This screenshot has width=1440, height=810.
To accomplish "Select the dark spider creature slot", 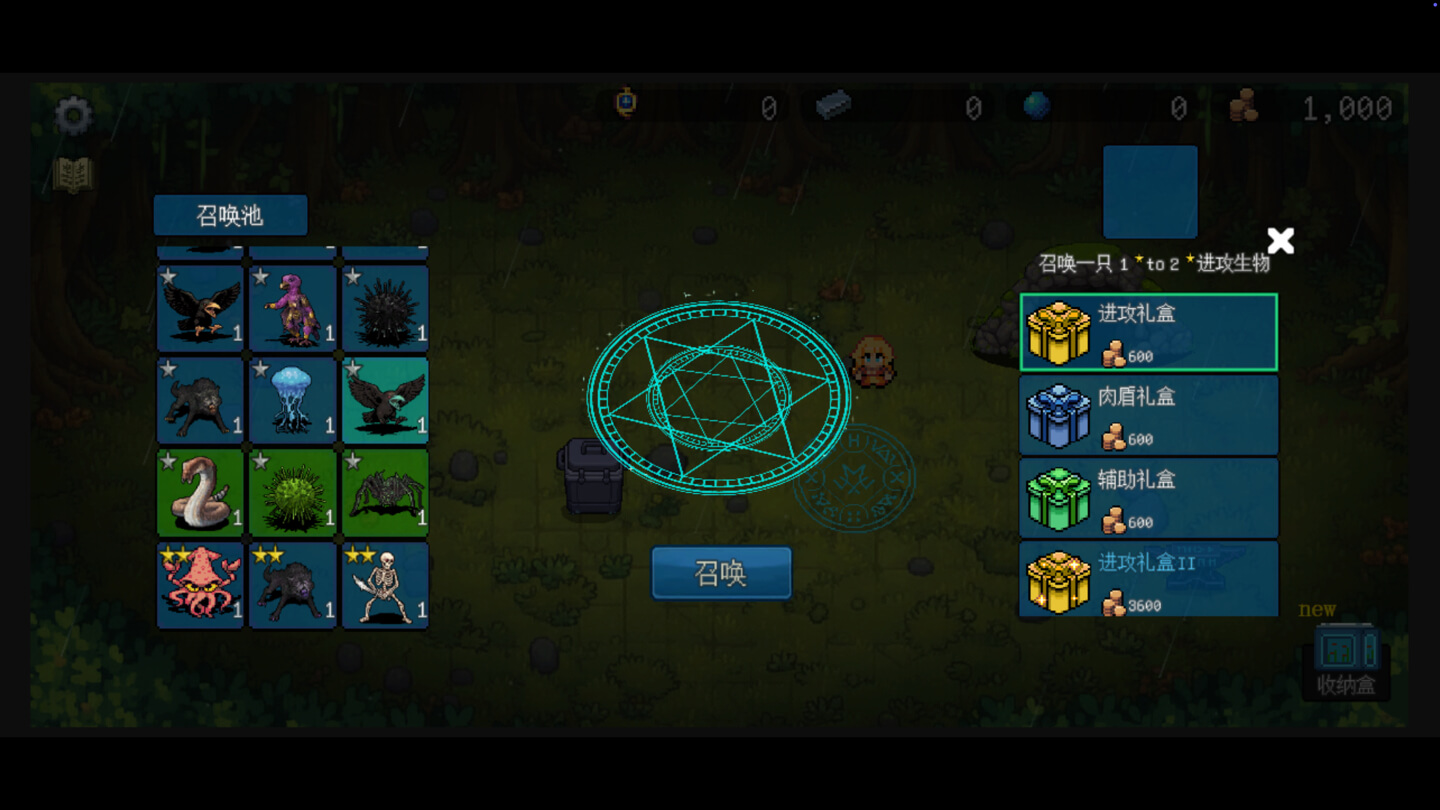I will pos(385,492).
